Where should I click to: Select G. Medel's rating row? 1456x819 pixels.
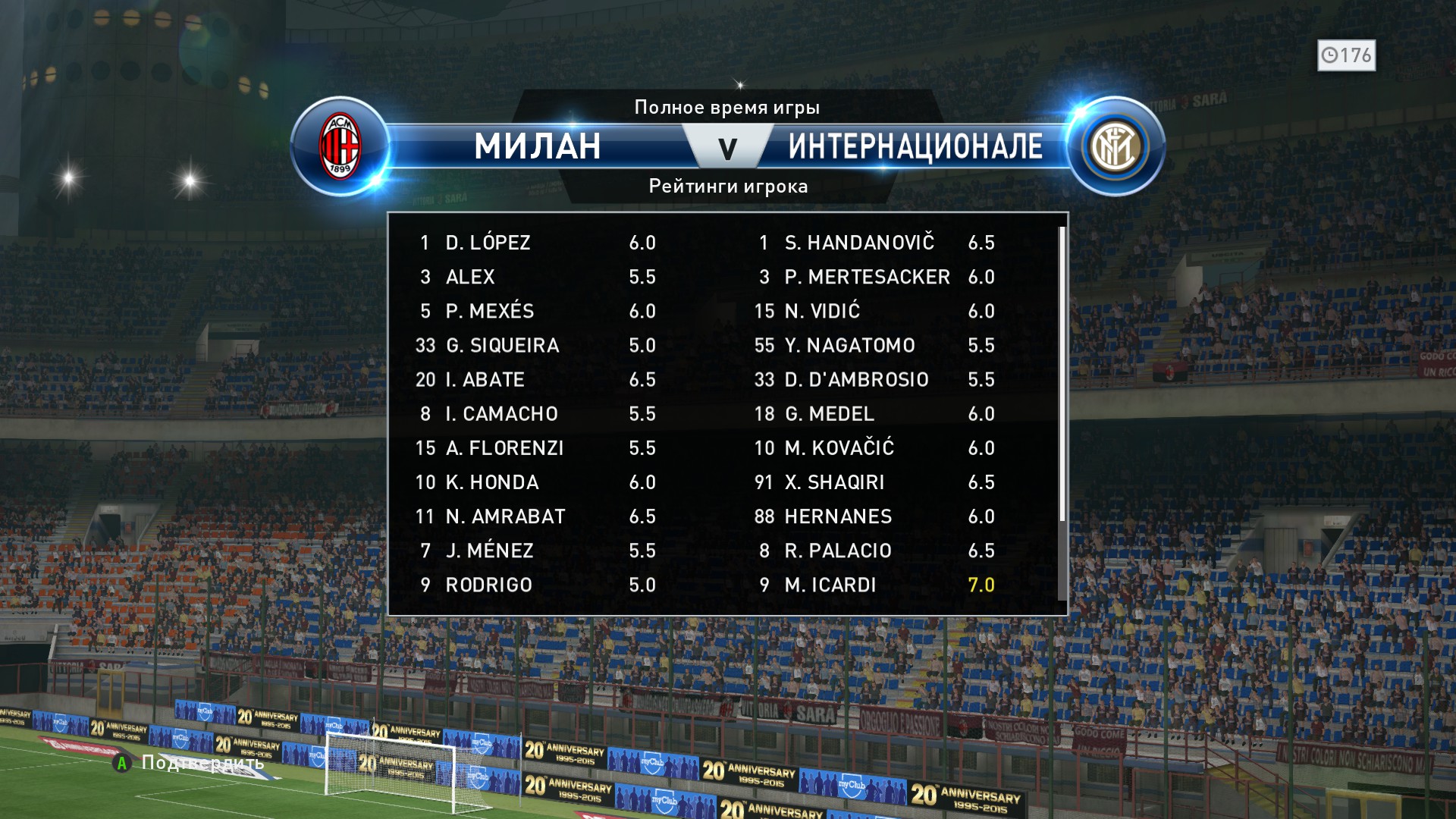[874, 414]
